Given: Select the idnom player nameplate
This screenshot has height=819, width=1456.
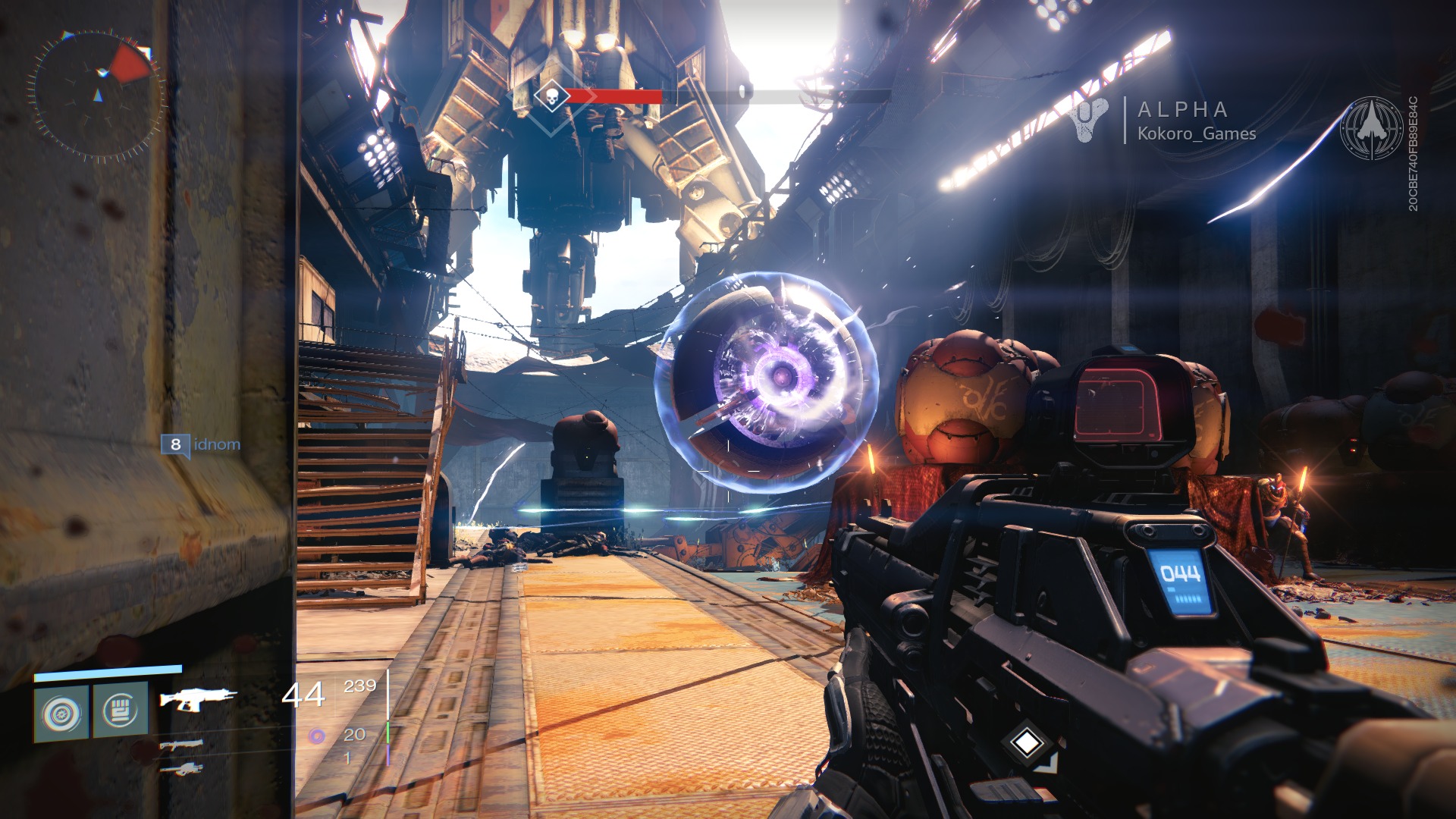Looking at the screenshot, I should tap(202, 444).
